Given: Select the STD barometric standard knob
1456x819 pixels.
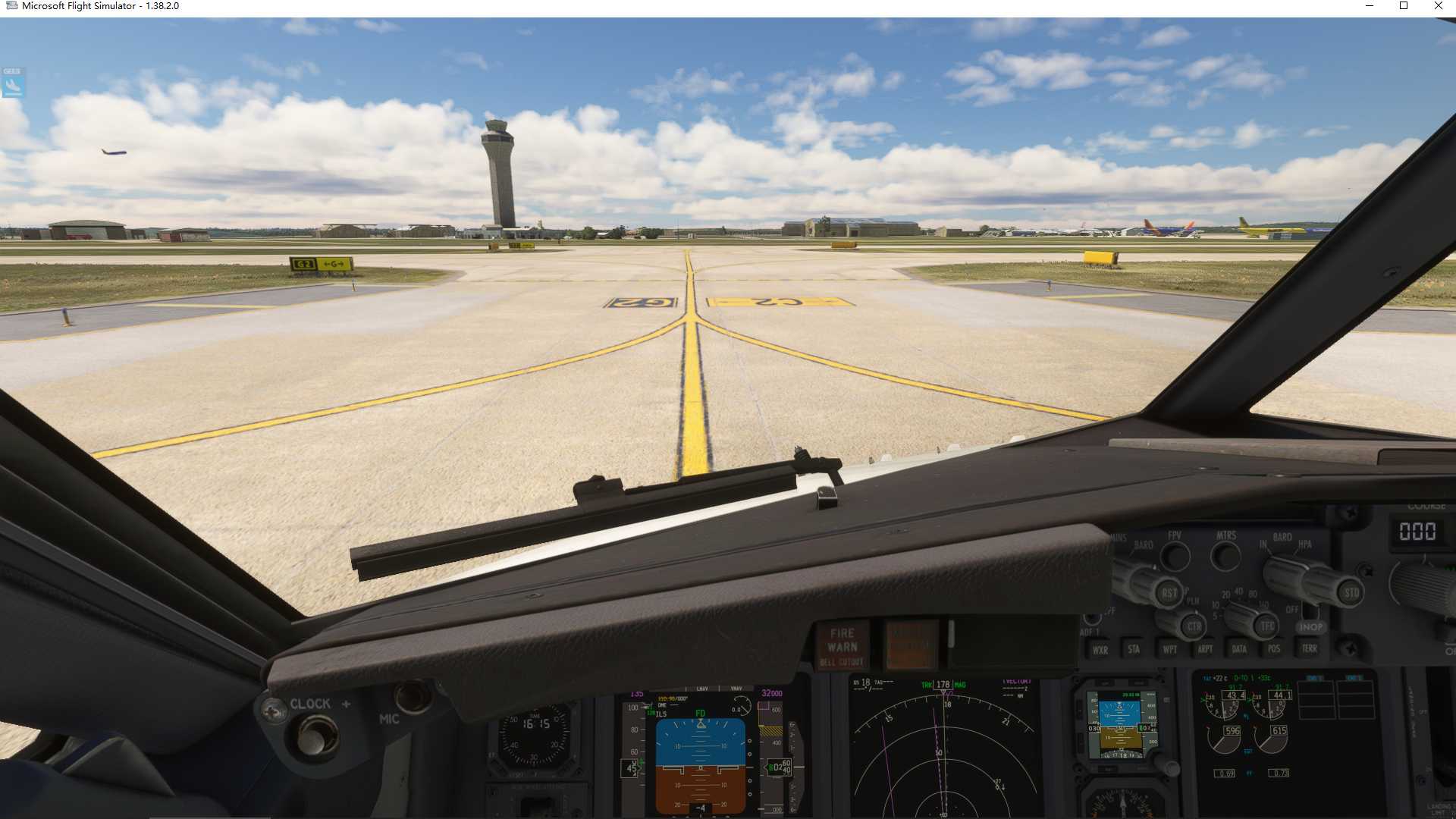Looking at the screenshot, I should tap(1352, 592).
